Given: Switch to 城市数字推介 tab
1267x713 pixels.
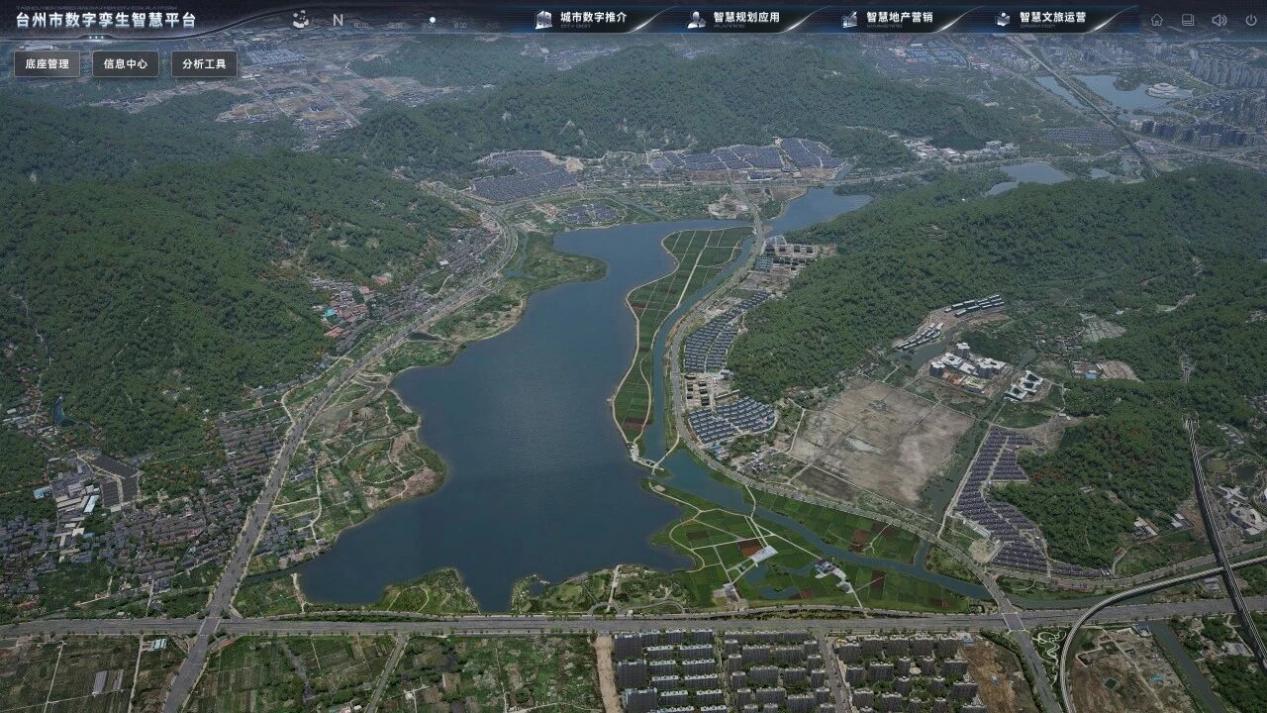Looking at the screenshot, I should pyautogui.click(x=582, y=18).
